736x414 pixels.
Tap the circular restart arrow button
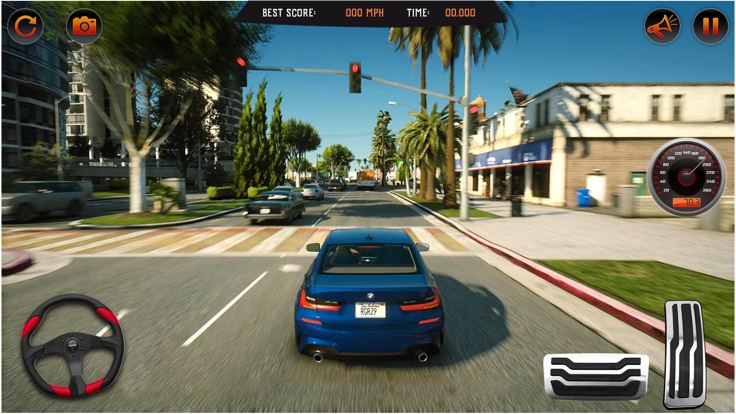click(25, 26)
